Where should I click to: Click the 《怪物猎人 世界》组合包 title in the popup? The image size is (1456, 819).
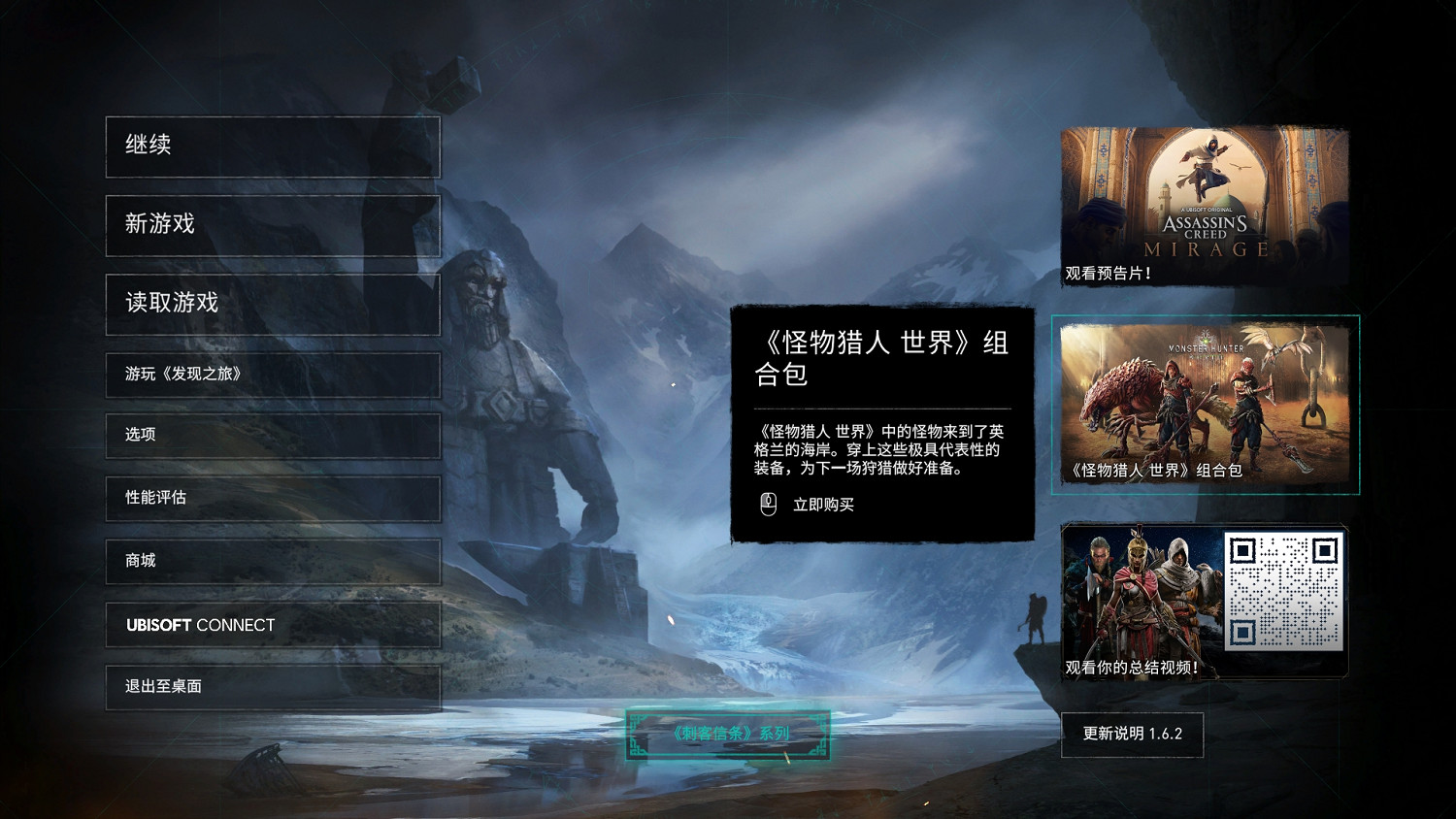[x=883, y=359]
